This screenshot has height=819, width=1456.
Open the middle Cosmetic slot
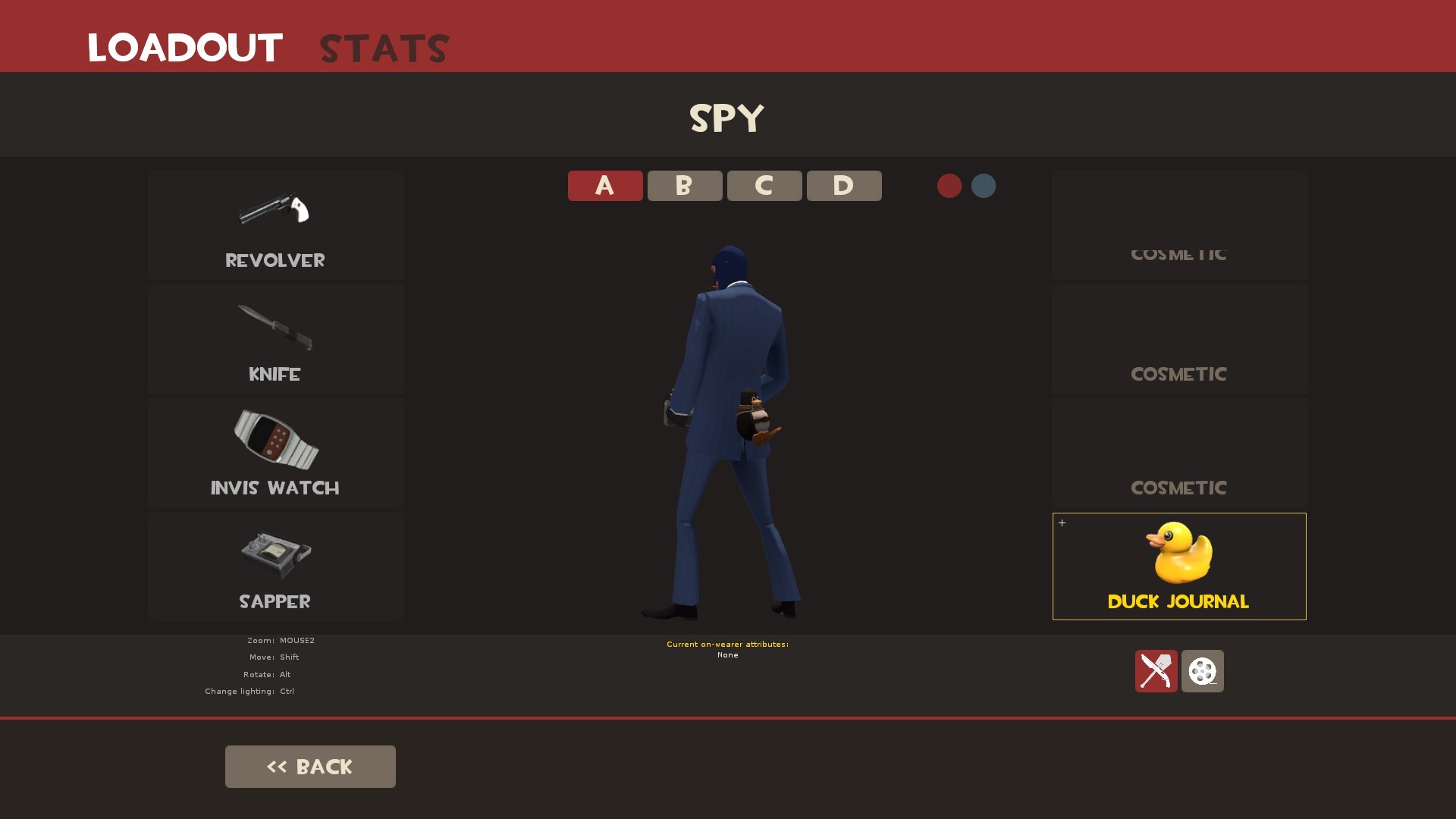coord(1178,339)
